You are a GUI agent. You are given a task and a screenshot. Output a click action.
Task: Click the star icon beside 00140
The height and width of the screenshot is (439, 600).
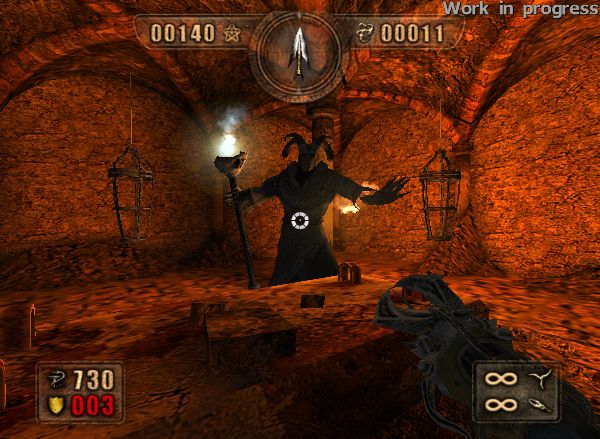point(233,33)
